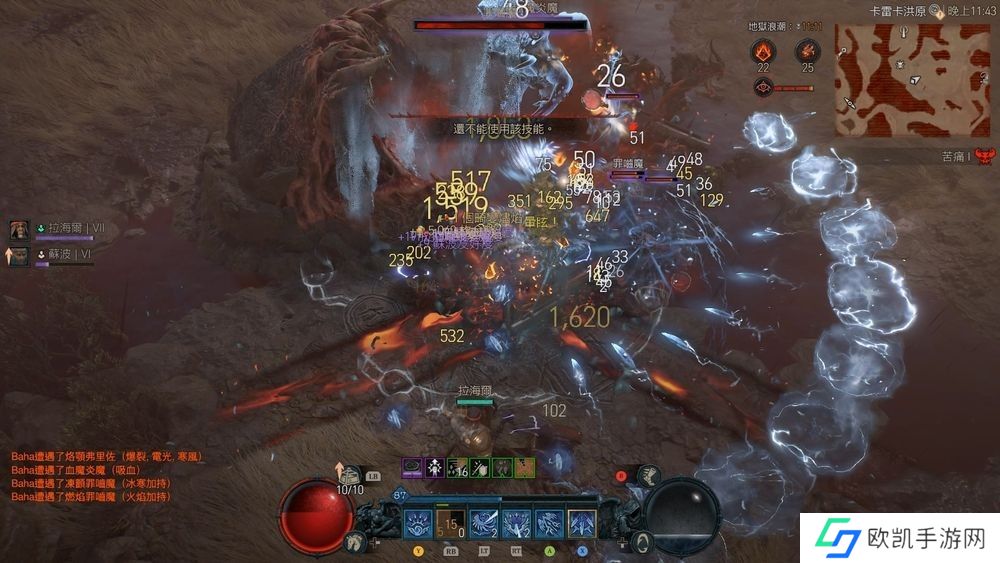Viewport: 1000px width, 563px height.
Task: Open the town portal icon beside the resource globe
Action: click(643, 542)
